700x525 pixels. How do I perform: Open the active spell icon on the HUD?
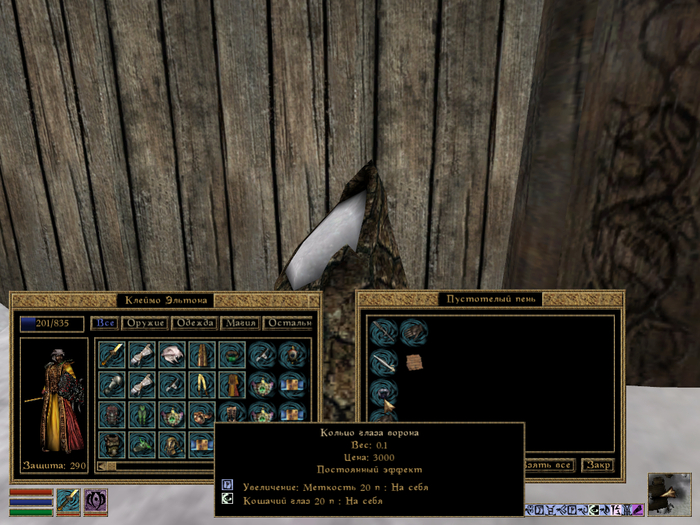pos(96,500)
